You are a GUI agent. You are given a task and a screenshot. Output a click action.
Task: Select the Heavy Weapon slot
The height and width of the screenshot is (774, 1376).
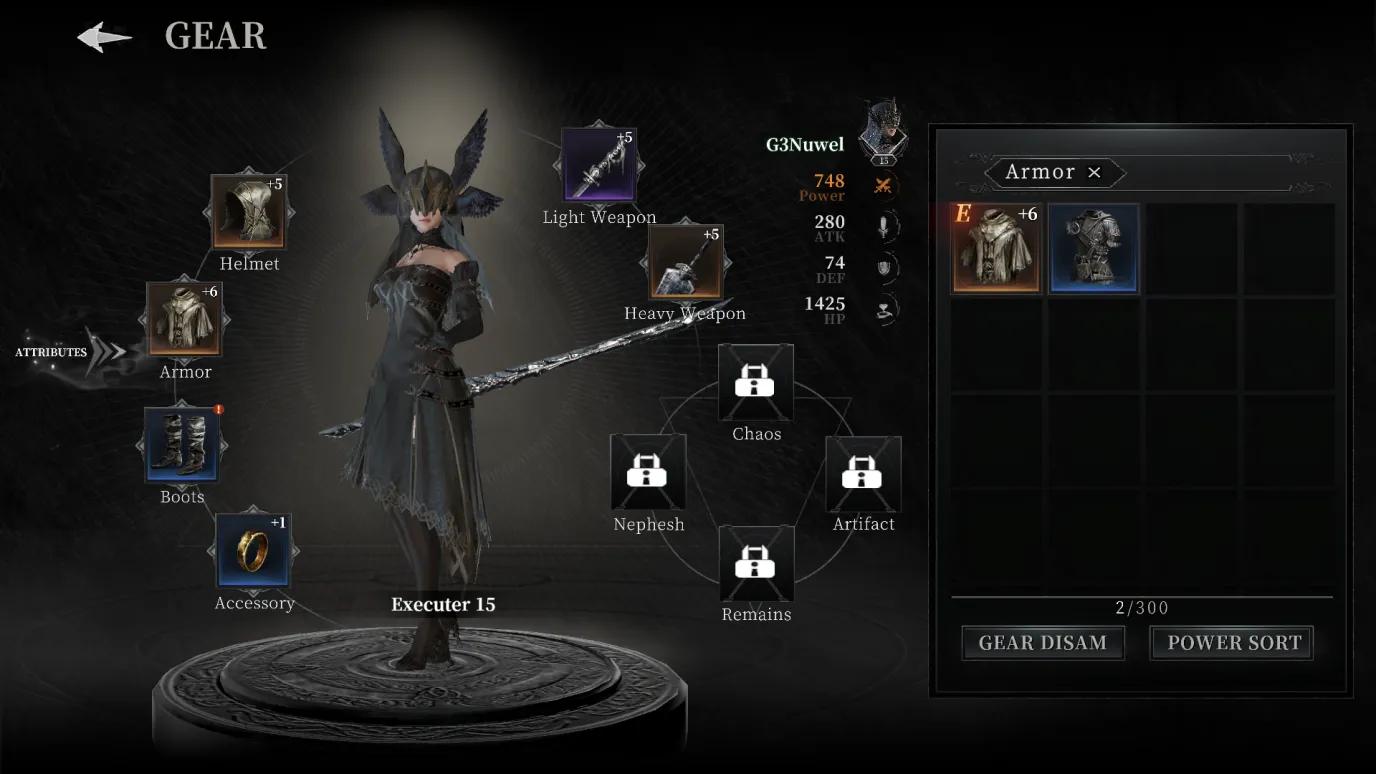pyautogui.click(x=685, y=261)
